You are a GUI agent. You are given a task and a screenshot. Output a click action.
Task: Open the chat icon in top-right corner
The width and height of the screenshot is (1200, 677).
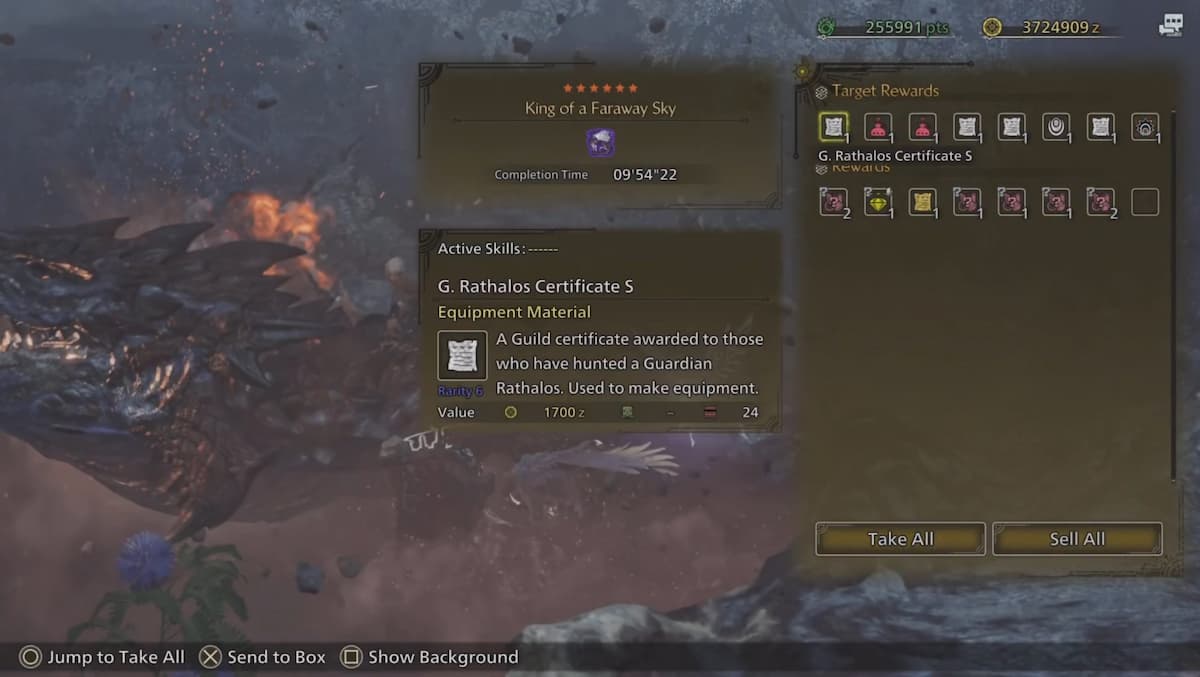tap(1170, 27)
